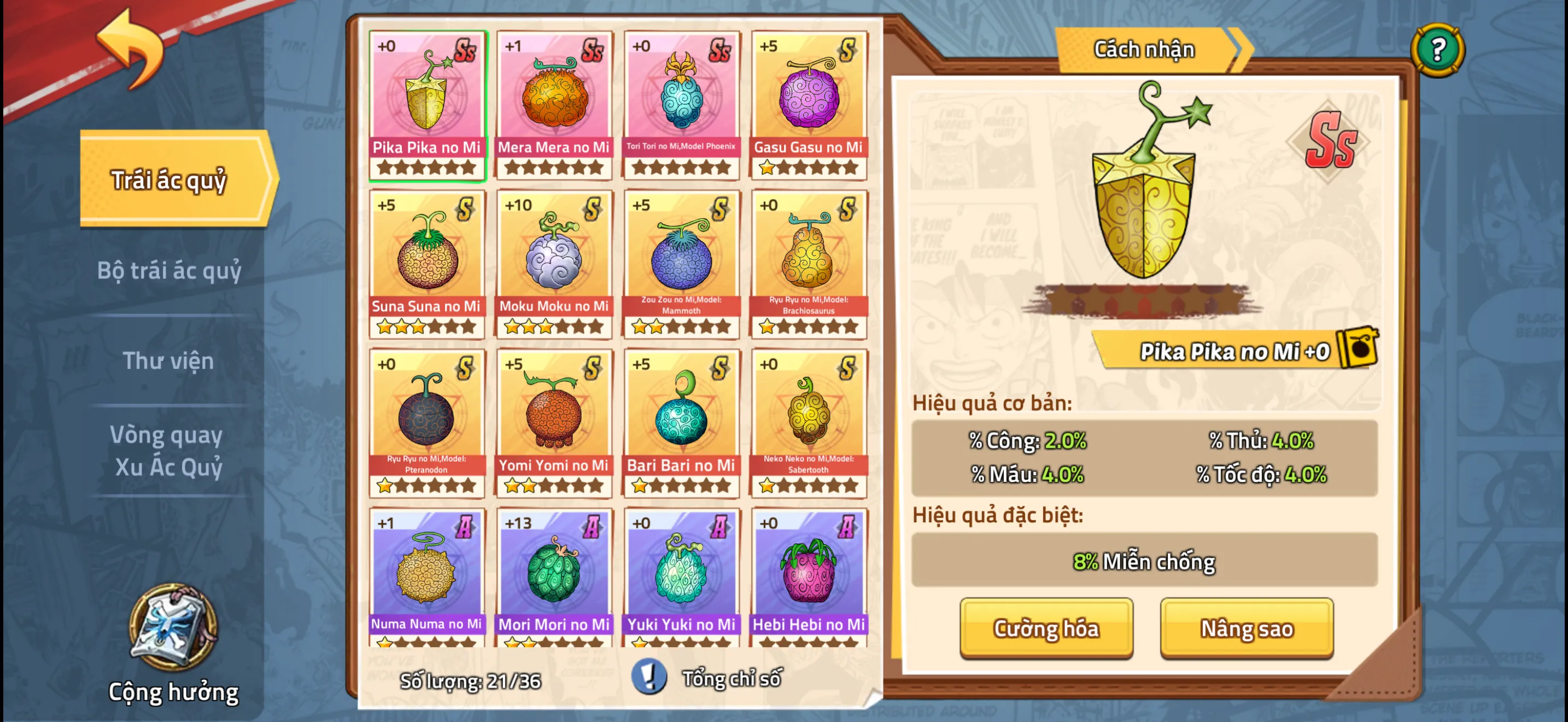Switch to the Thư viện tab
Image resolution: width=1568 pixels, height=722 pixels.
pyautogui.click(x=168, y=360)
